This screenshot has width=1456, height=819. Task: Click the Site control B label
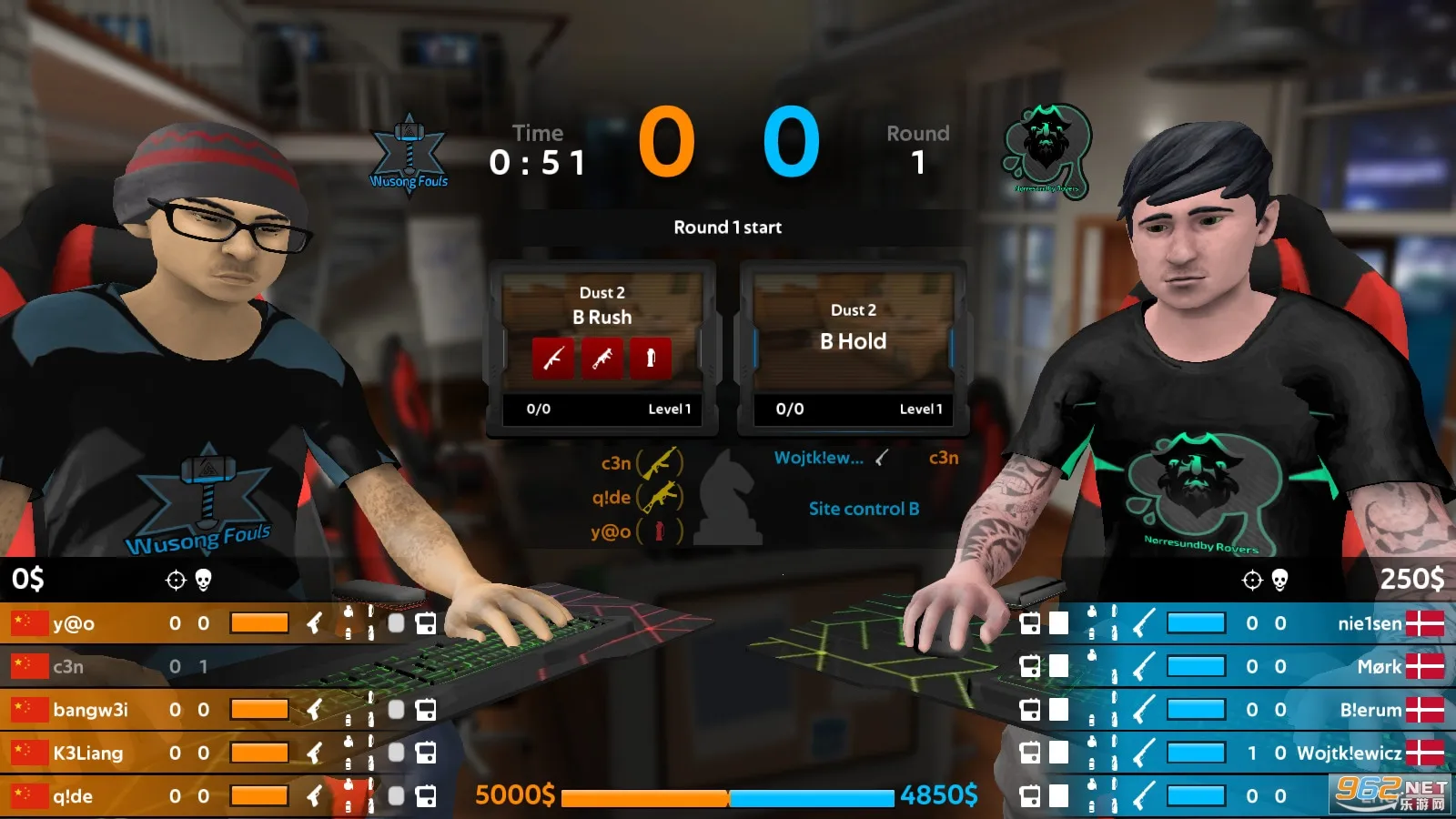coord(864,509)
